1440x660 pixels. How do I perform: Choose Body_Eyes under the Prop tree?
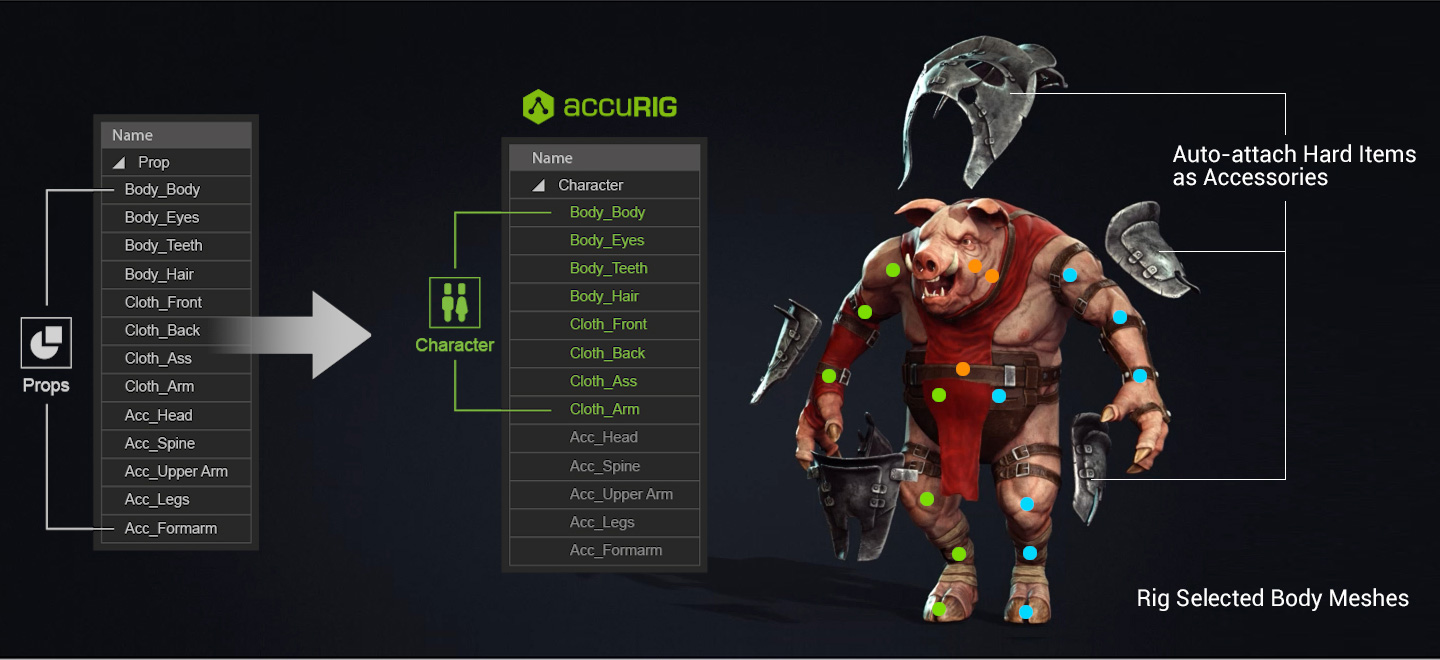[x=162, y=218]
